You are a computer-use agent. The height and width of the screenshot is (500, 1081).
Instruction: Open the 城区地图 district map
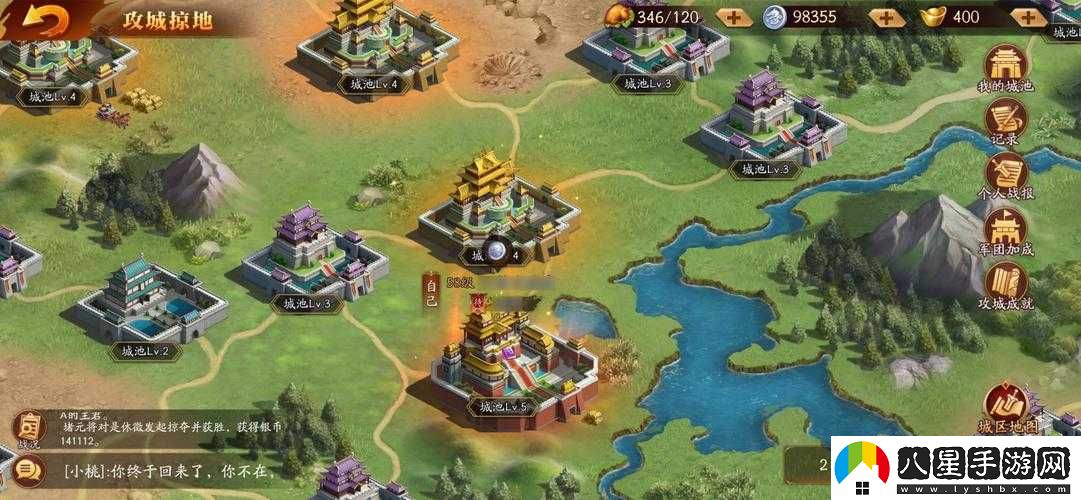point(1005,408)
